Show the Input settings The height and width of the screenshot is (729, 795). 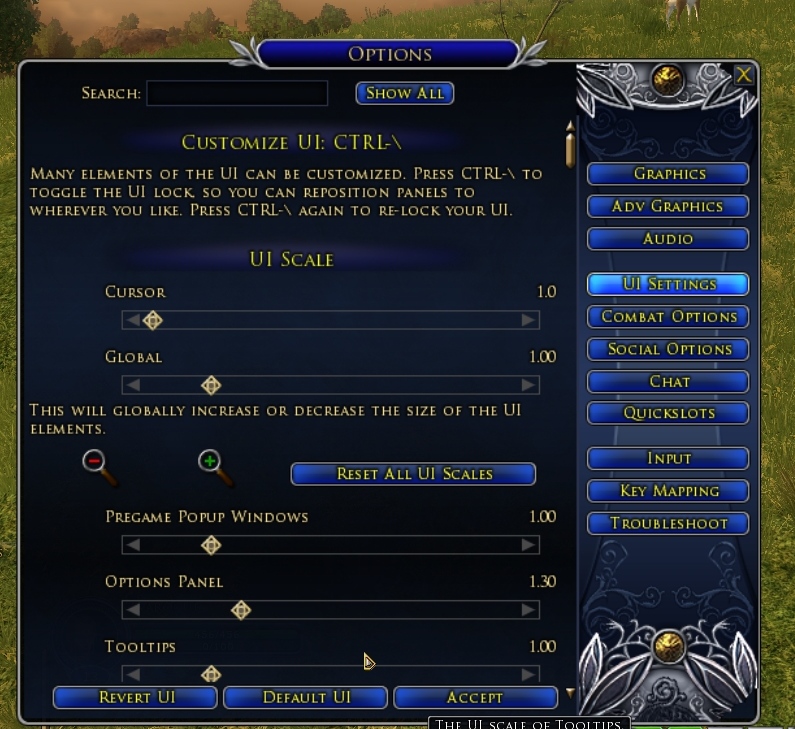pyautogui.click(x=668, y=458)
